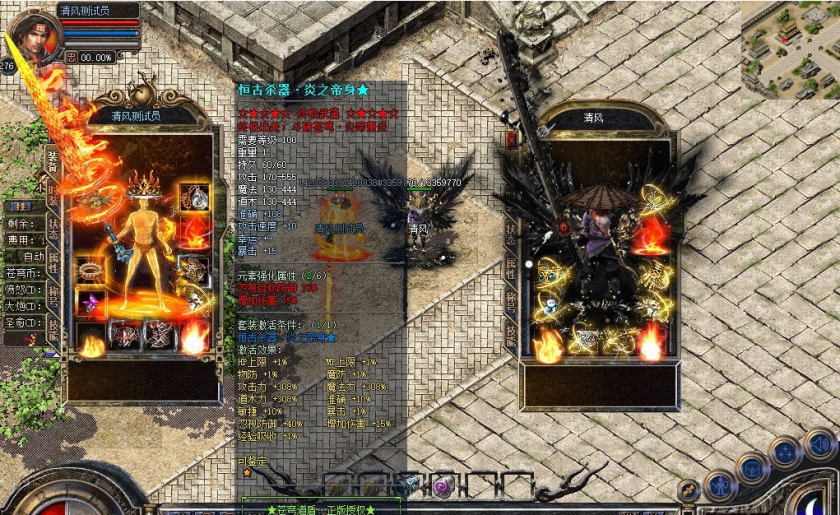Switch to 属性 tab on 清风测试员 panel
The width and height of the screenshot is (840, 515).
(53, 260)
